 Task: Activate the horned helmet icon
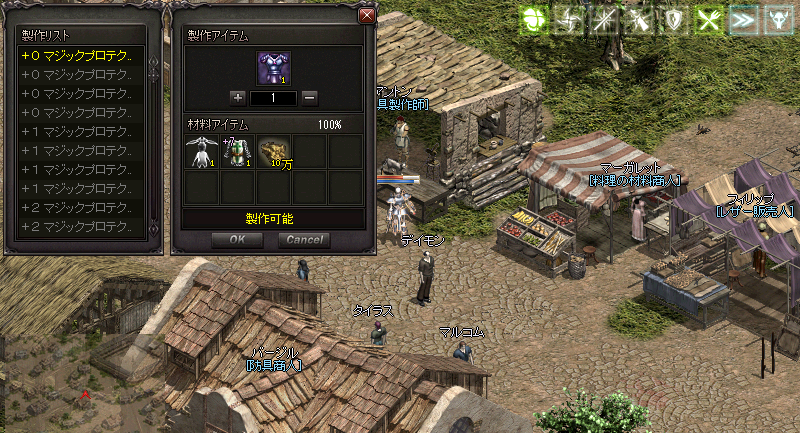776,20
